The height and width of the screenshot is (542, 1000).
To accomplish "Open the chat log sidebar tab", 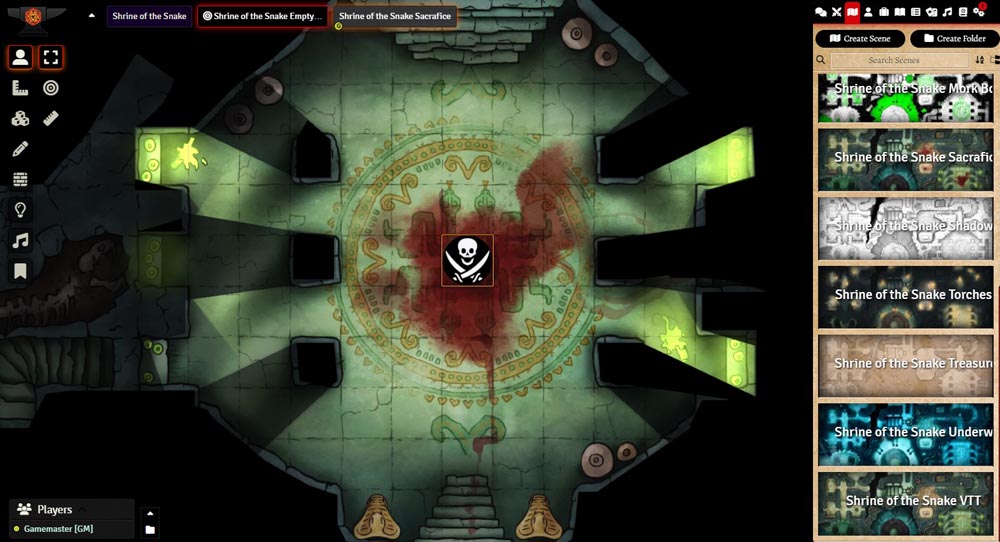I will pyautogui.click(x=821, y=12).
